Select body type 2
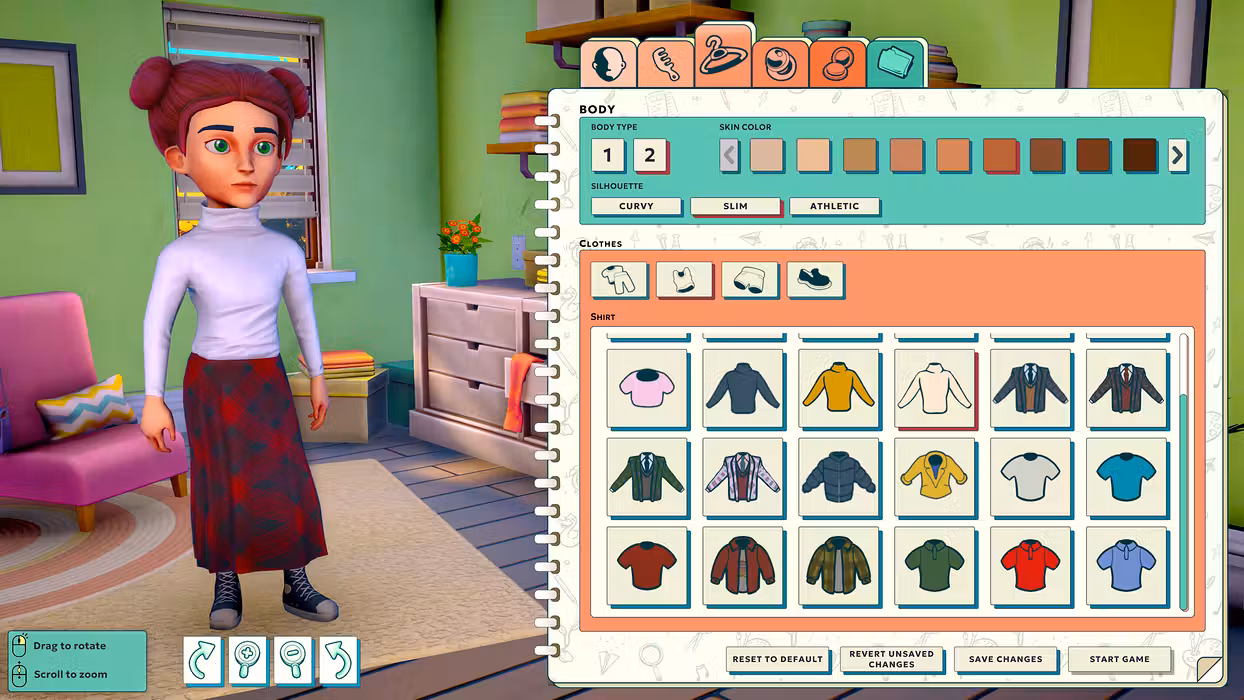Screen dimensions: 1244x700 (x=650, y=155)
